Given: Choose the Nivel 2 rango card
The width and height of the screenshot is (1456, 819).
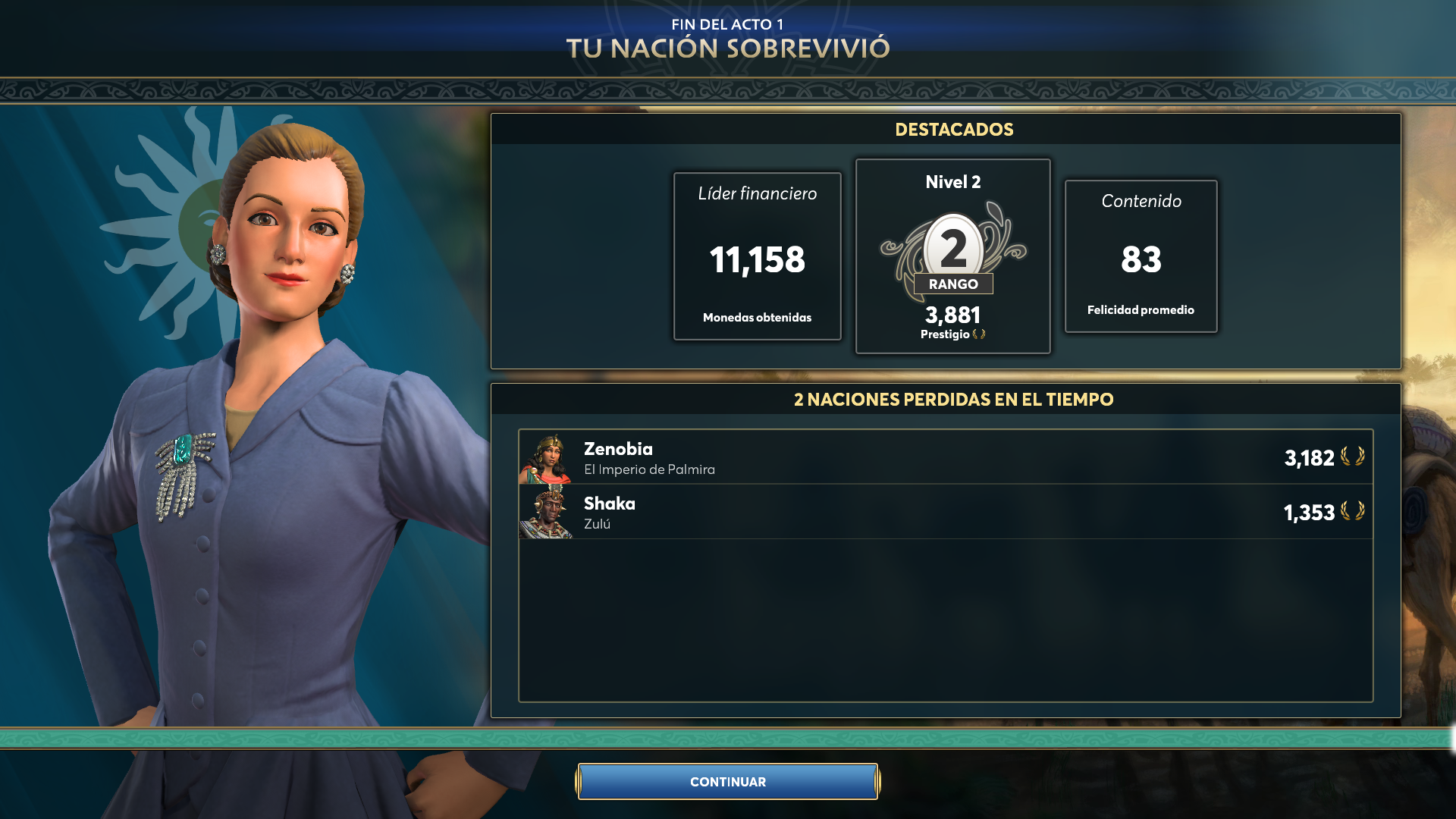Looking at the screenshot, I should [952, 256].
